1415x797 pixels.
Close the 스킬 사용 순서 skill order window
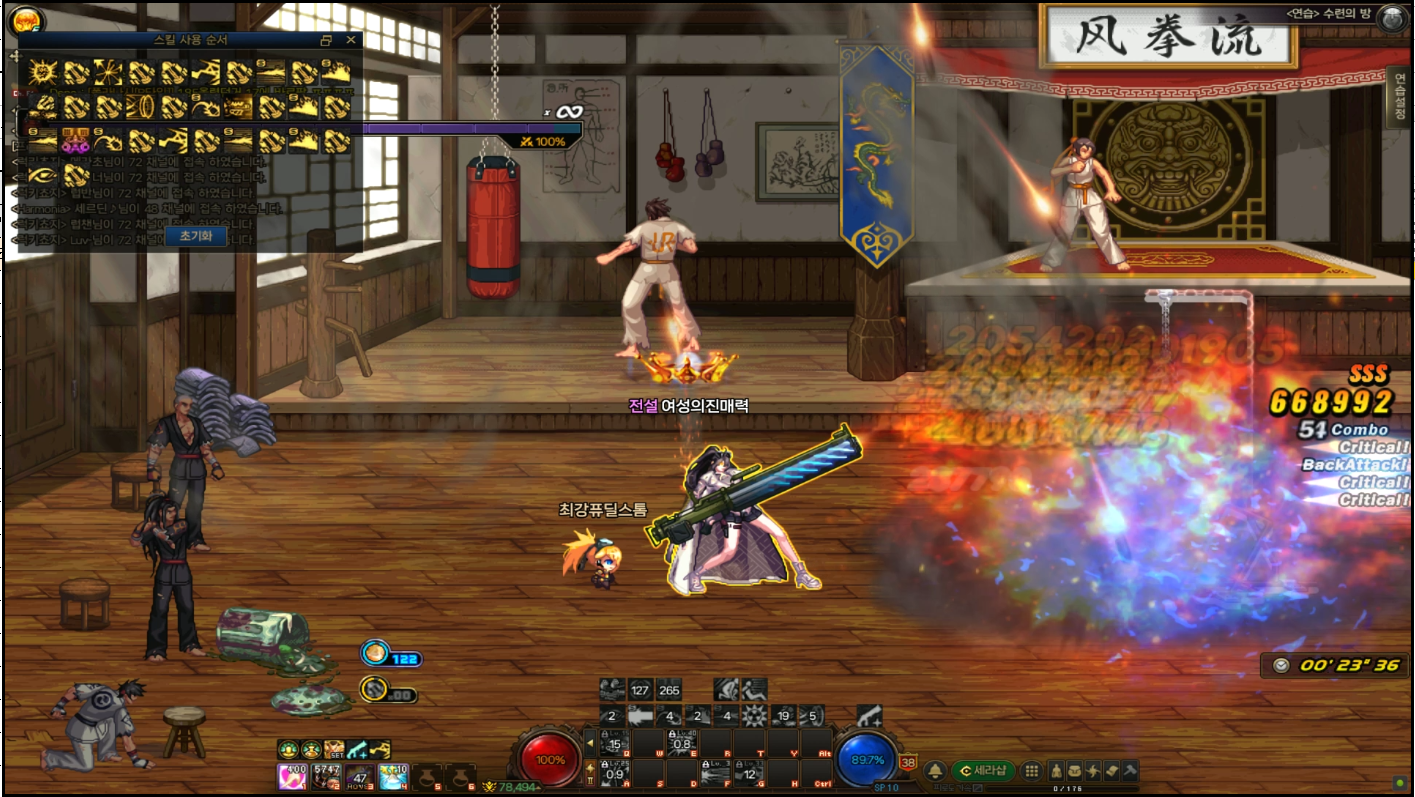[350, 40]
